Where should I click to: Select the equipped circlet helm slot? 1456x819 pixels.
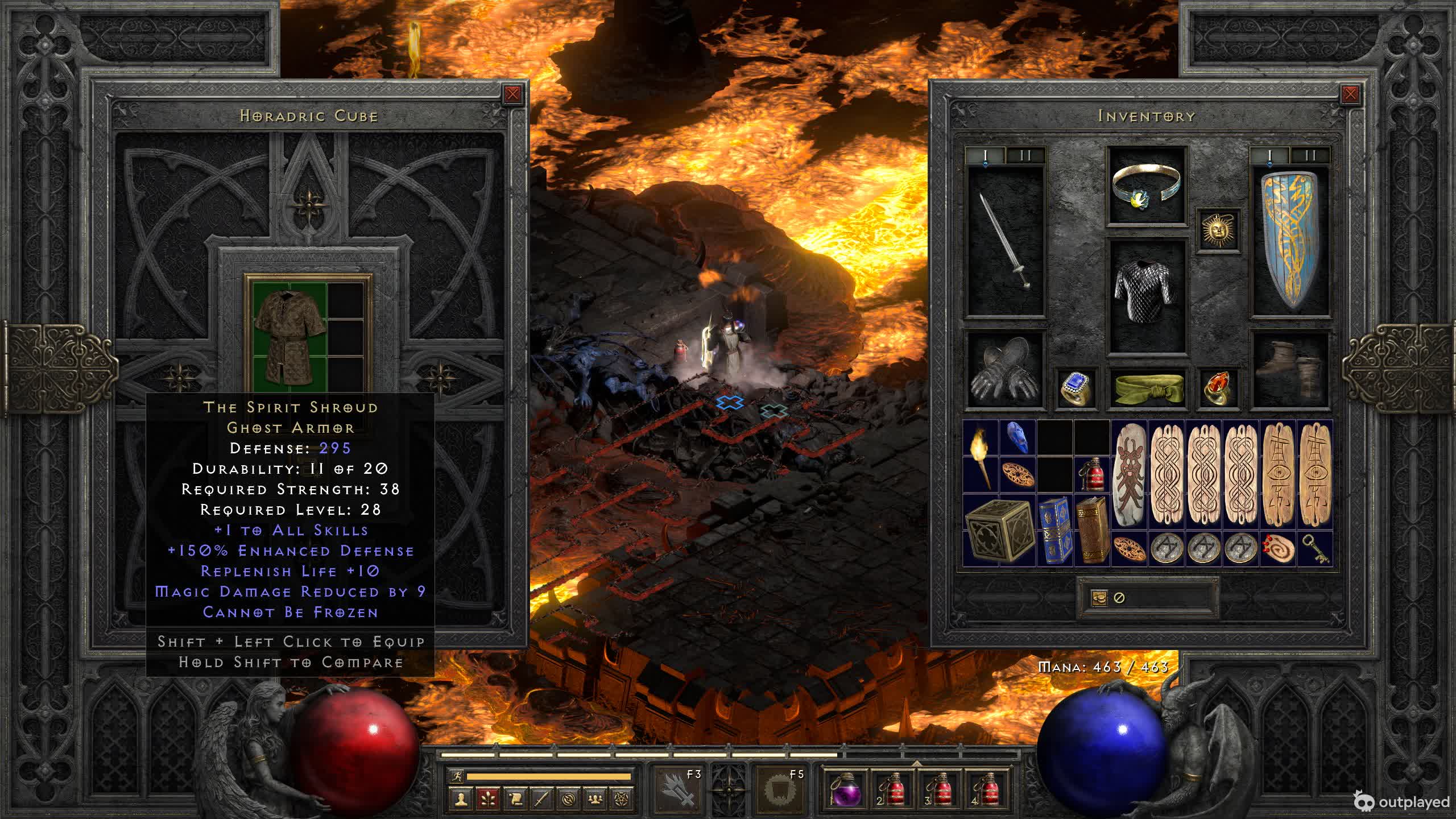[x=1147, y=185]
